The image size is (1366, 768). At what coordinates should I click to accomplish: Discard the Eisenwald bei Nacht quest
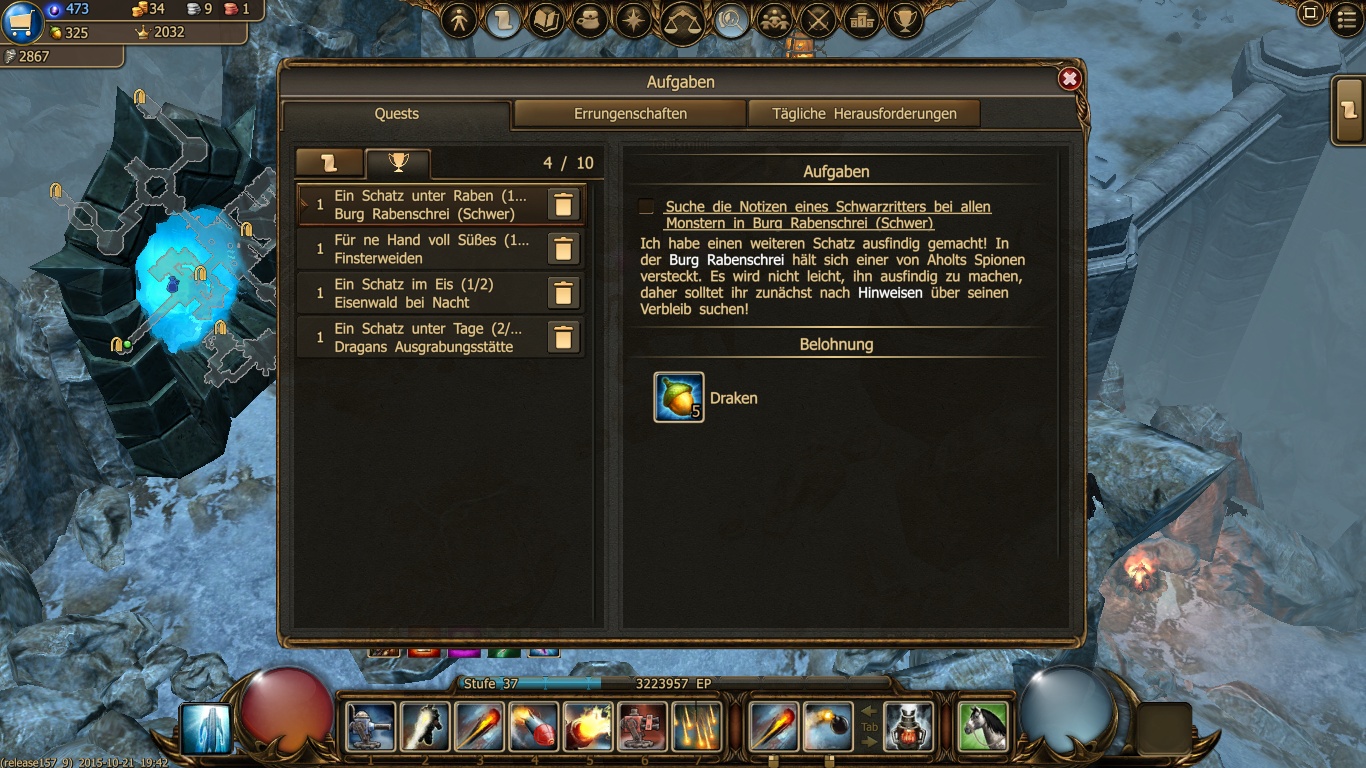coord(563,293)
